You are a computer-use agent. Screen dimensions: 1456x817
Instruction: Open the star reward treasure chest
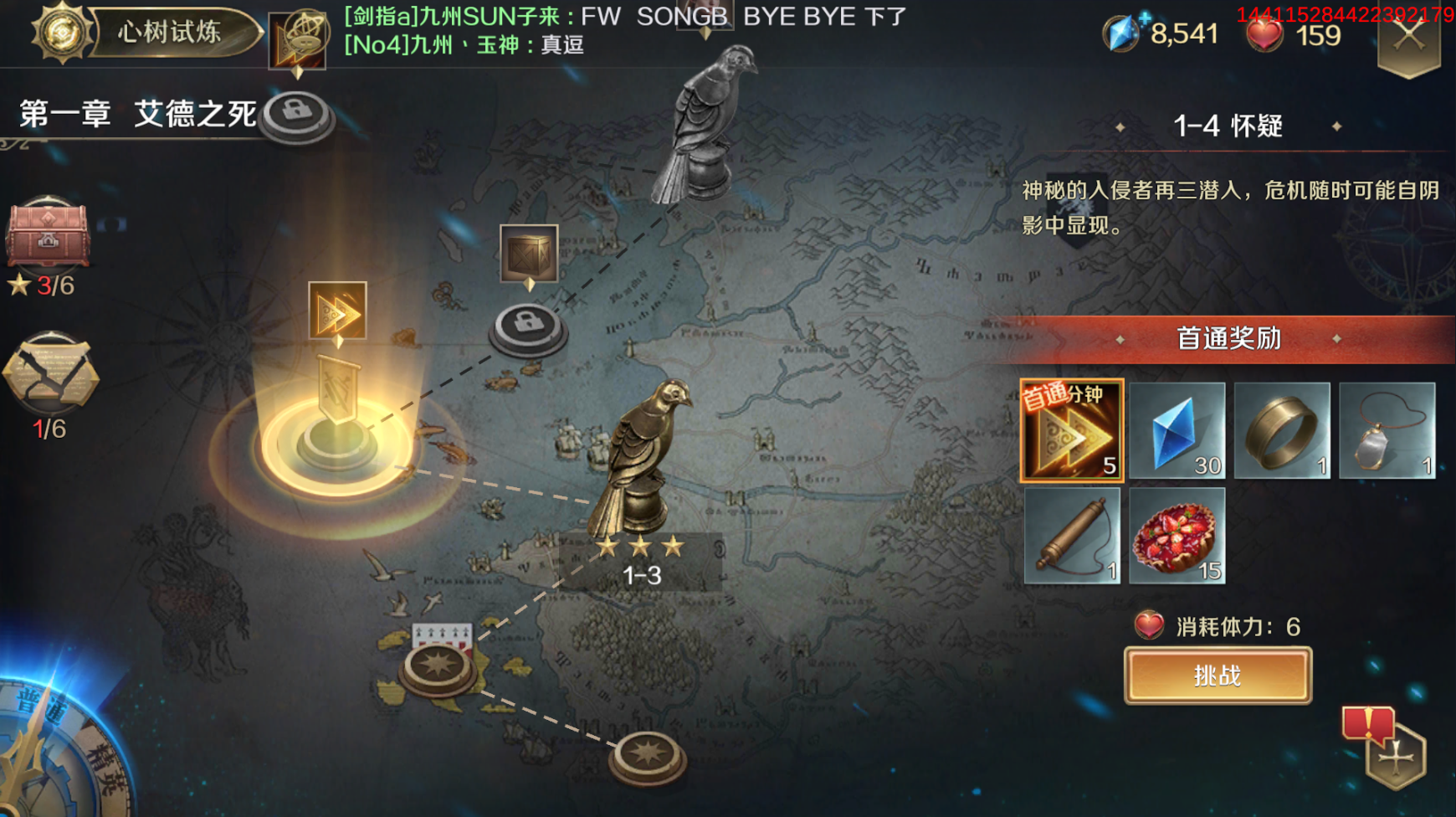(48, 234)
